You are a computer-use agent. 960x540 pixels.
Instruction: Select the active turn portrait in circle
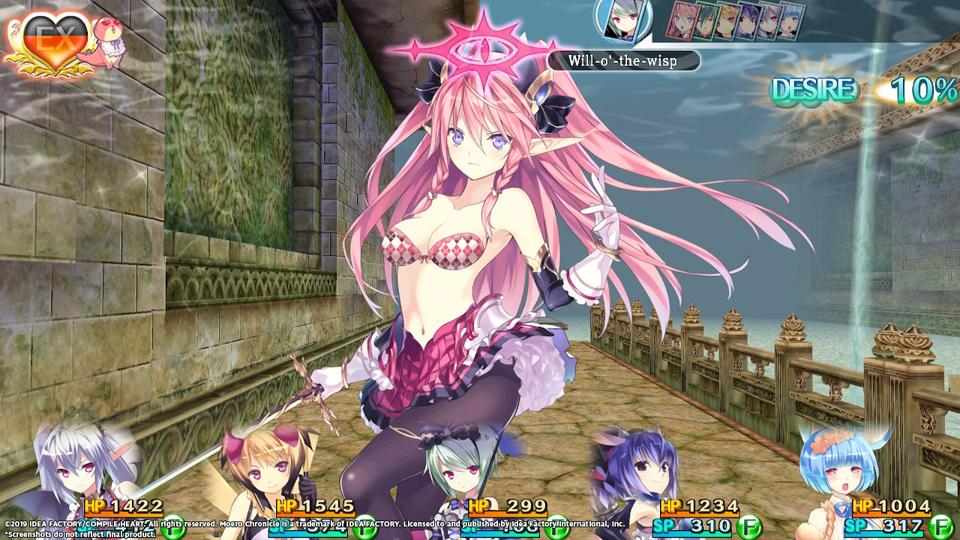[618, 21]
